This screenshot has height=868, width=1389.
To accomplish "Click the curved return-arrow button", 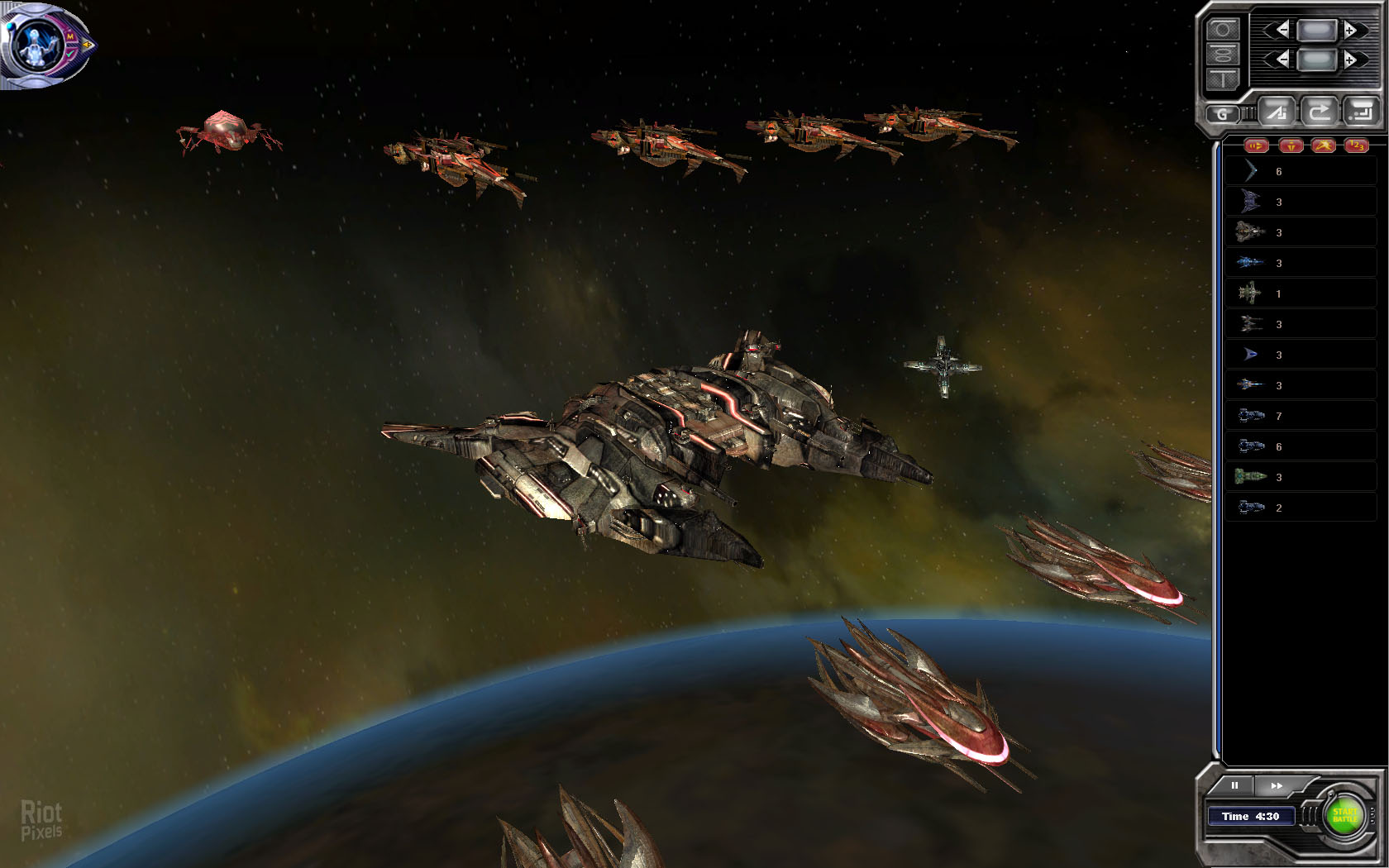I will 1319,111.
